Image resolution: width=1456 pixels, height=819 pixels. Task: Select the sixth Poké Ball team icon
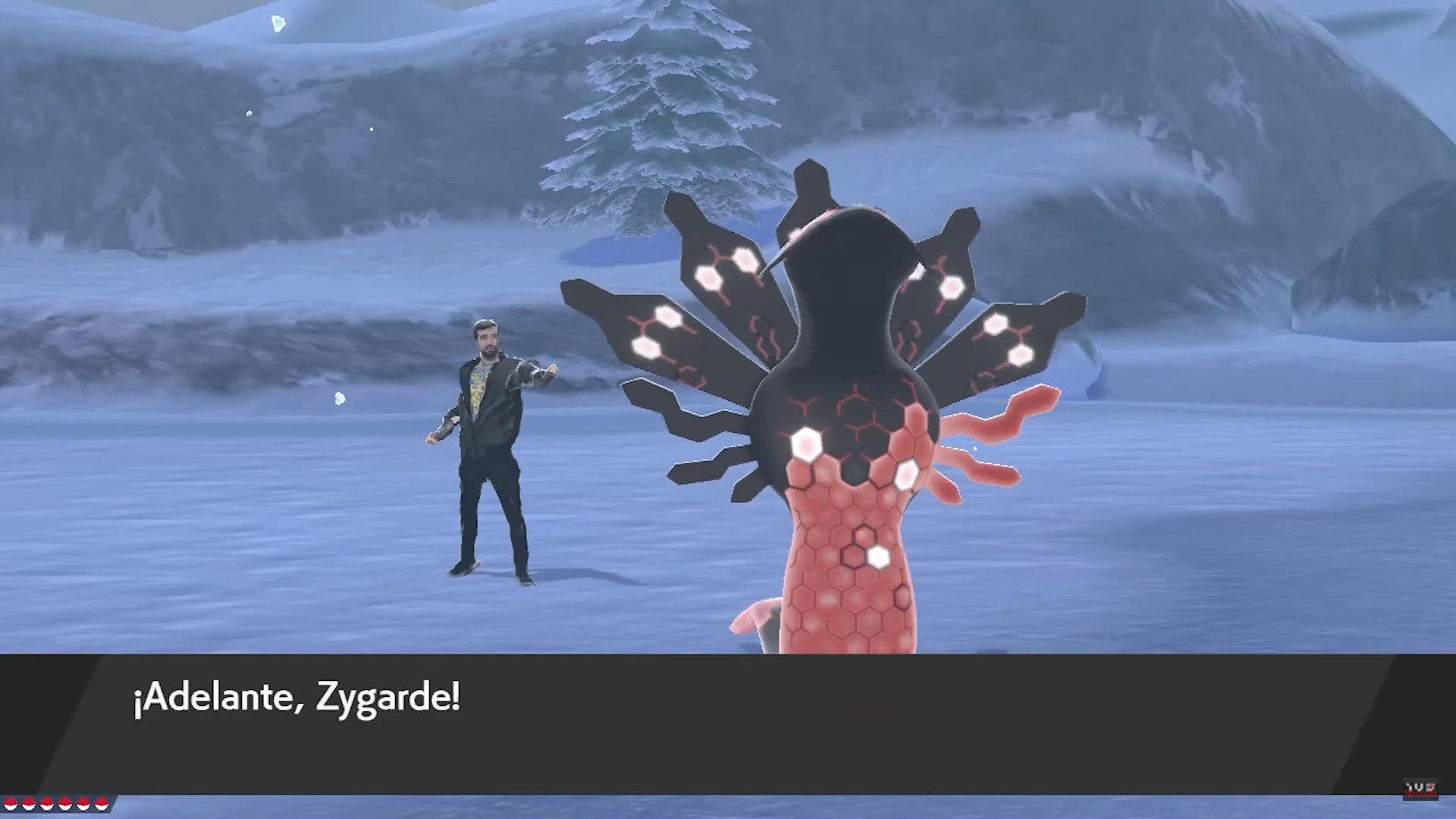pyautogui.click(x=102, y=804)
